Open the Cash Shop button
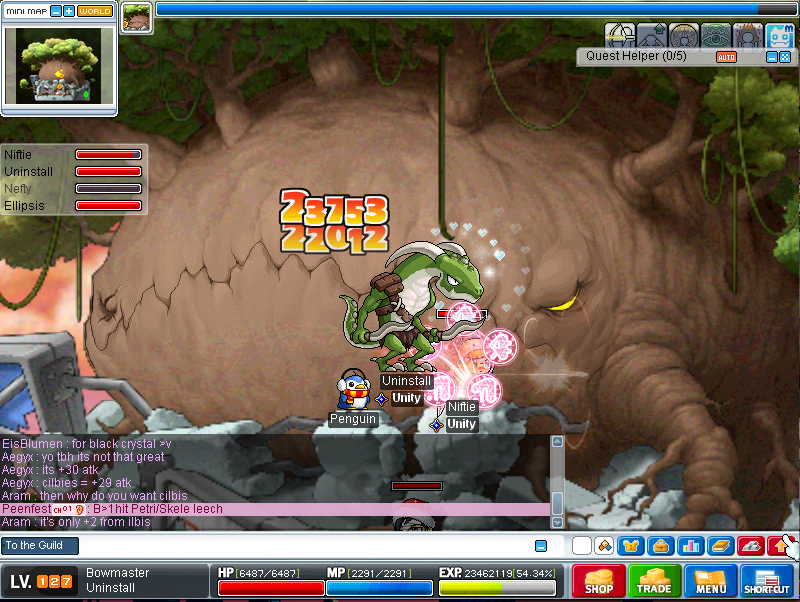Viewport: 800px width, 602px height. tap(599, 582)
